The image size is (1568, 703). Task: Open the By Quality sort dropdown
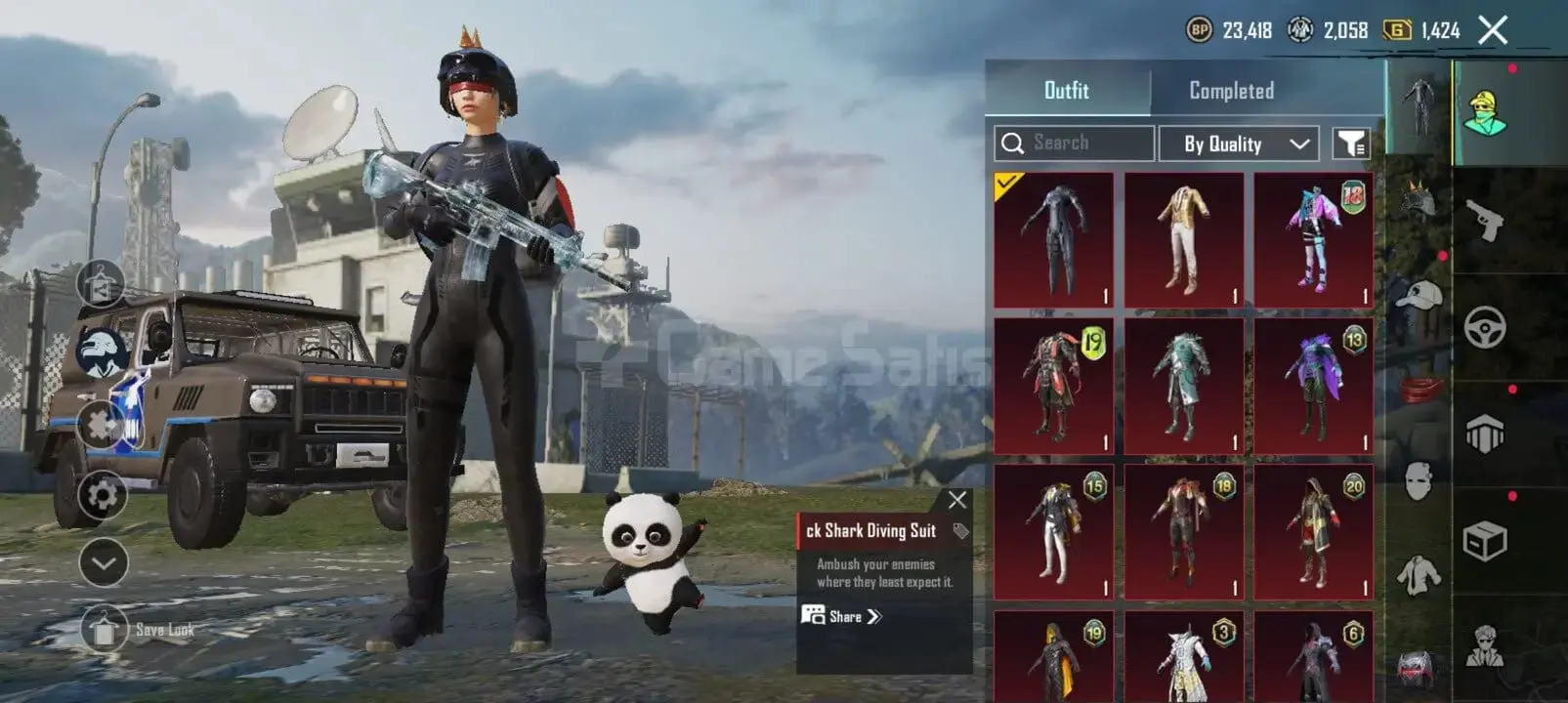pos(1239,144)
